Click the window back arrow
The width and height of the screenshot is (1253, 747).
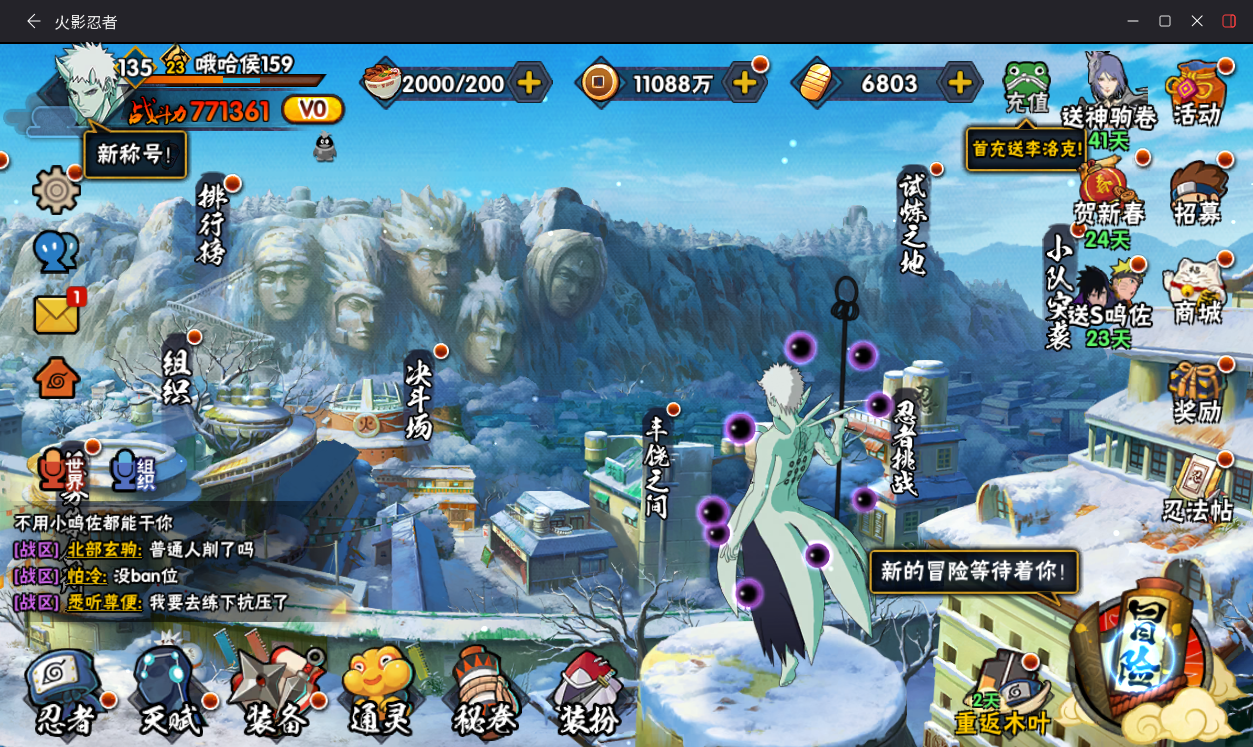33,21
